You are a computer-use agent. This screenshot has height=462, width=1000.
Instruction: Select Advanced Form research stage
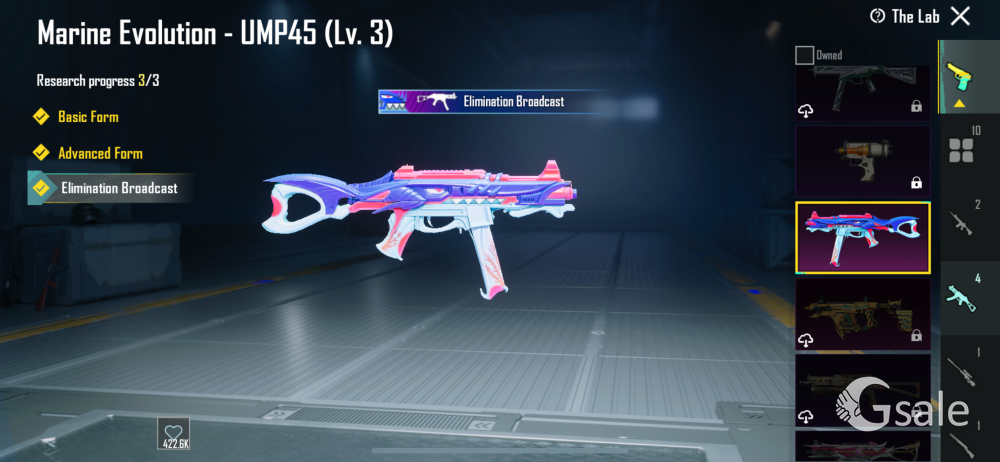[x=100, y=153]
